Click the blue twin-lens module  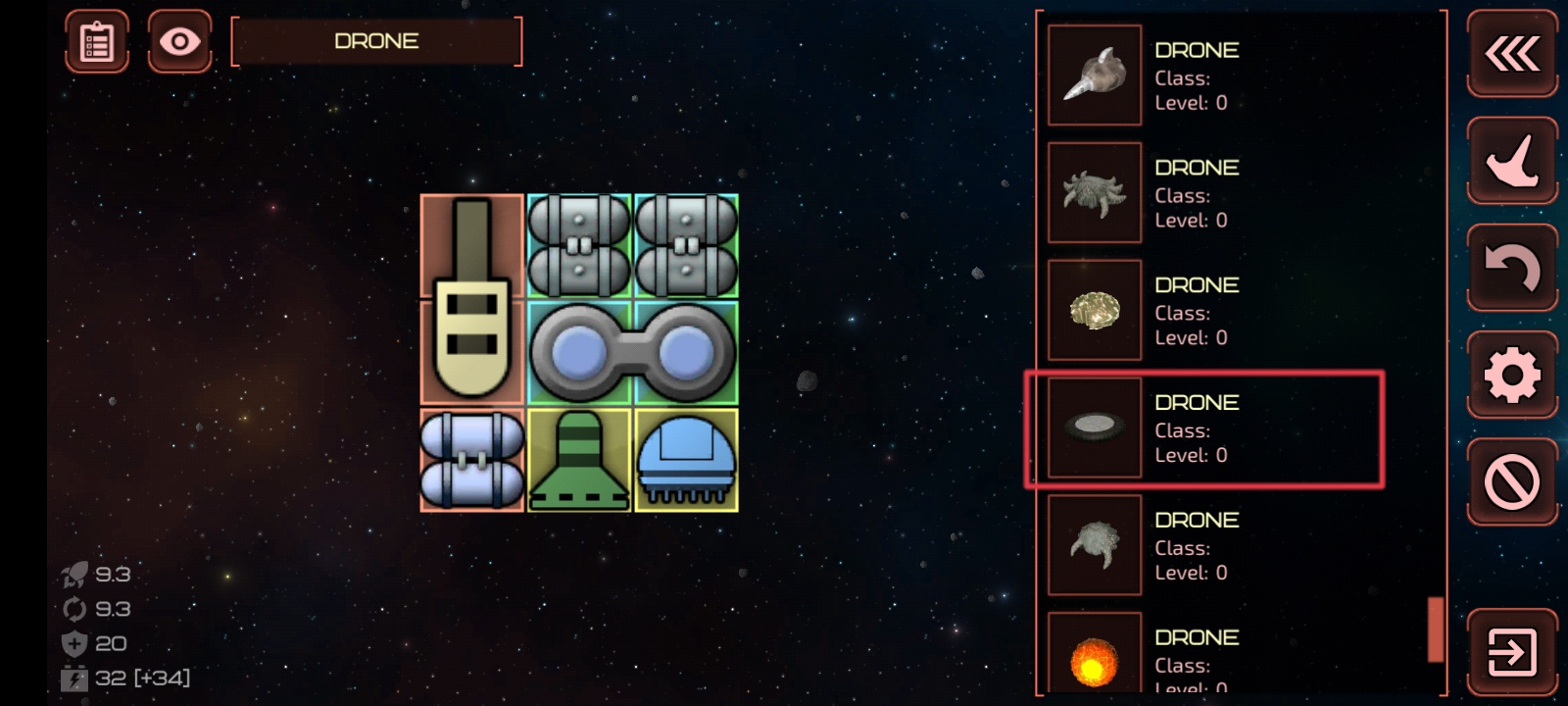[x=632, y=353]
